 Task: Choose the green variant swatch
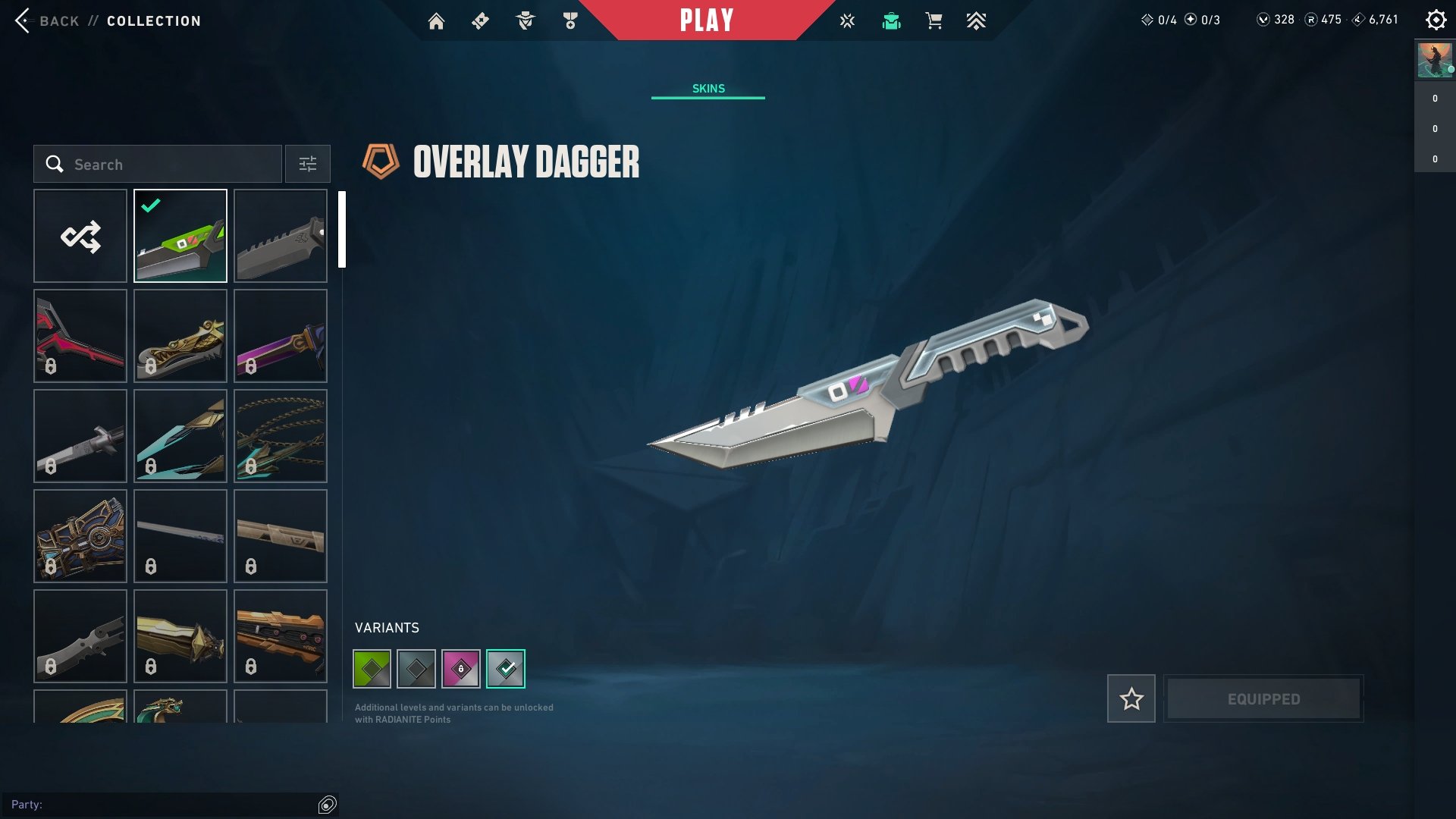[372, 669]
